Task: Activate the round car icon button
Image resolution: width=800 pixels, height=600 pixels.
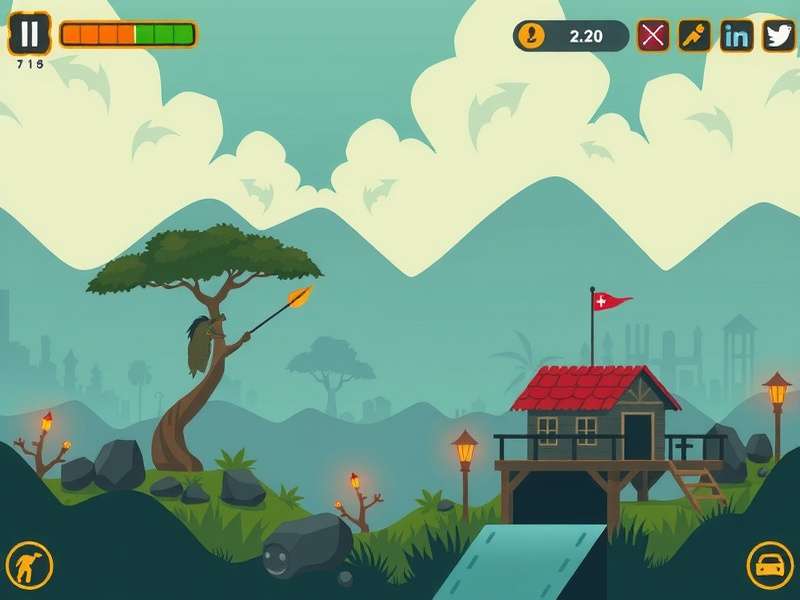Action: tap(770, 566)
